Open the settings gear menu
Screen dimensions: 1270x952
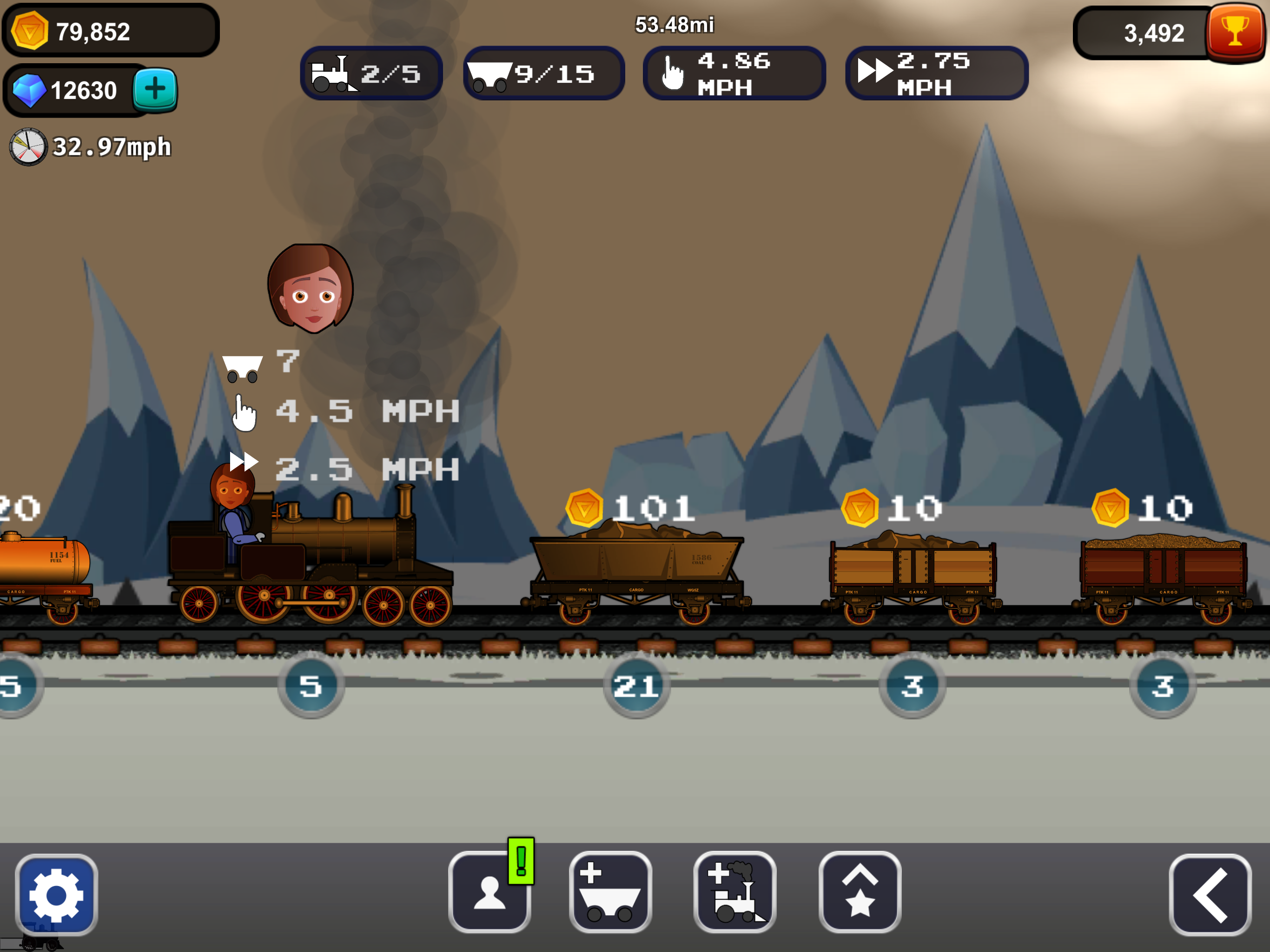tap(56, 893)
